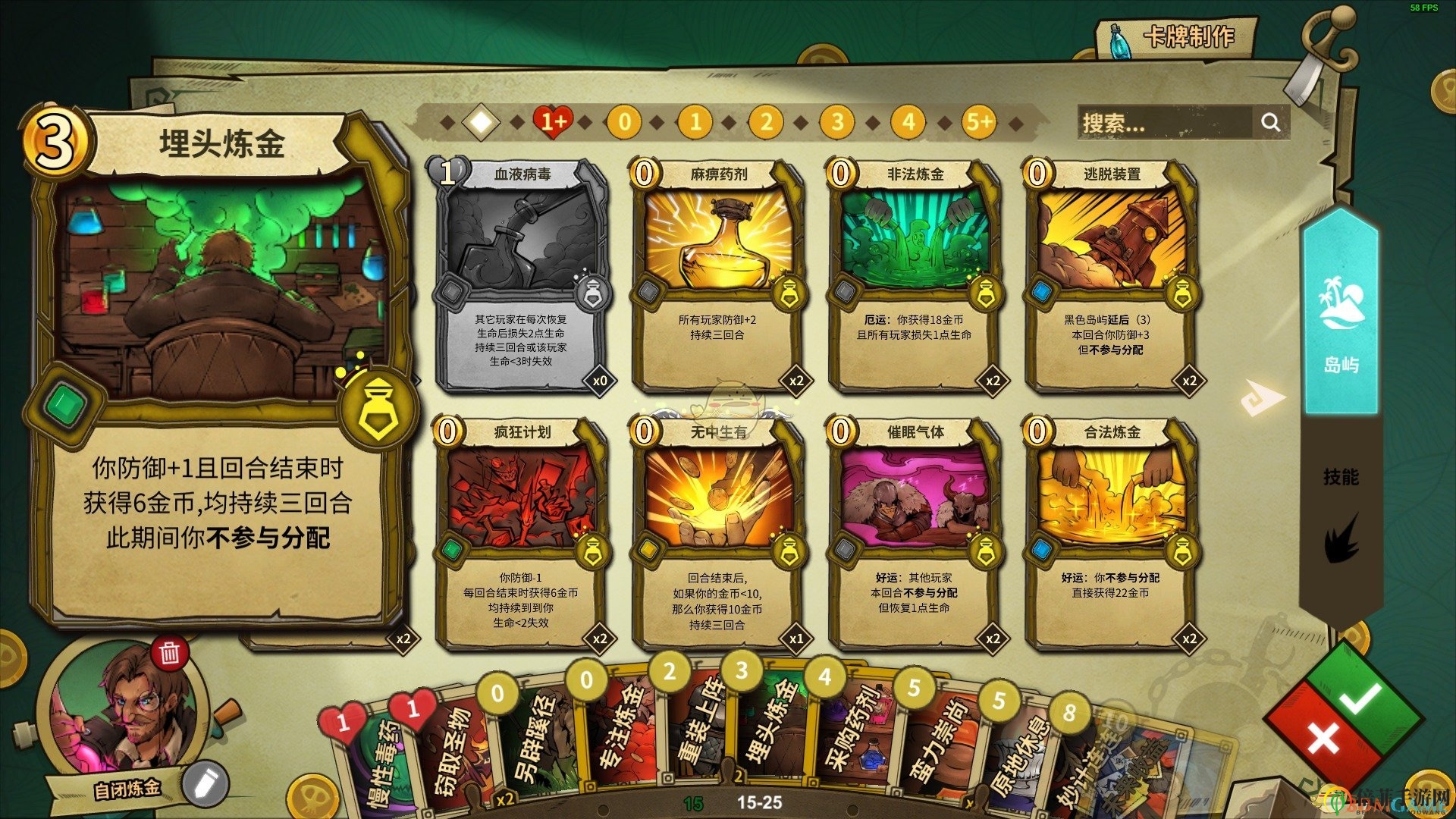The height and width of the screenshot is (819, 1456).
Task: Select the white diamond all-cards filter
Action: point(482,122)
